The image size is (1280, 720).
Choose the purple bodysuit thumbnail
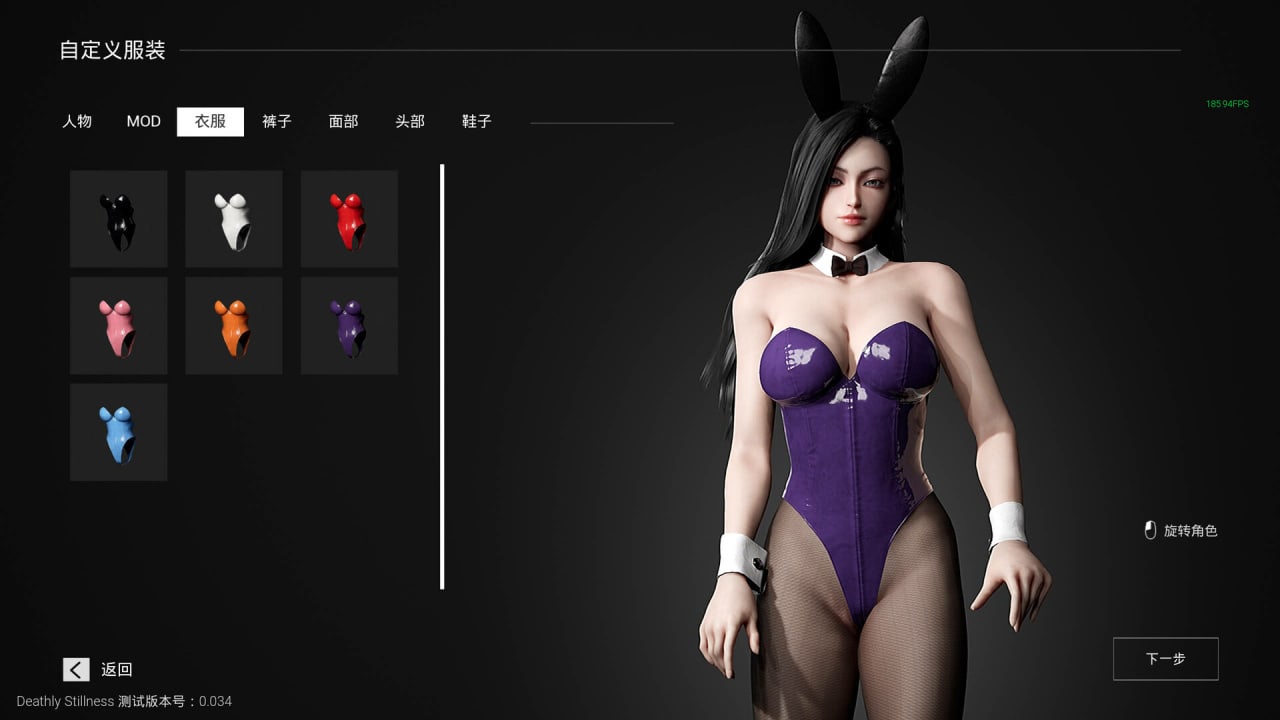coord(349,326)
